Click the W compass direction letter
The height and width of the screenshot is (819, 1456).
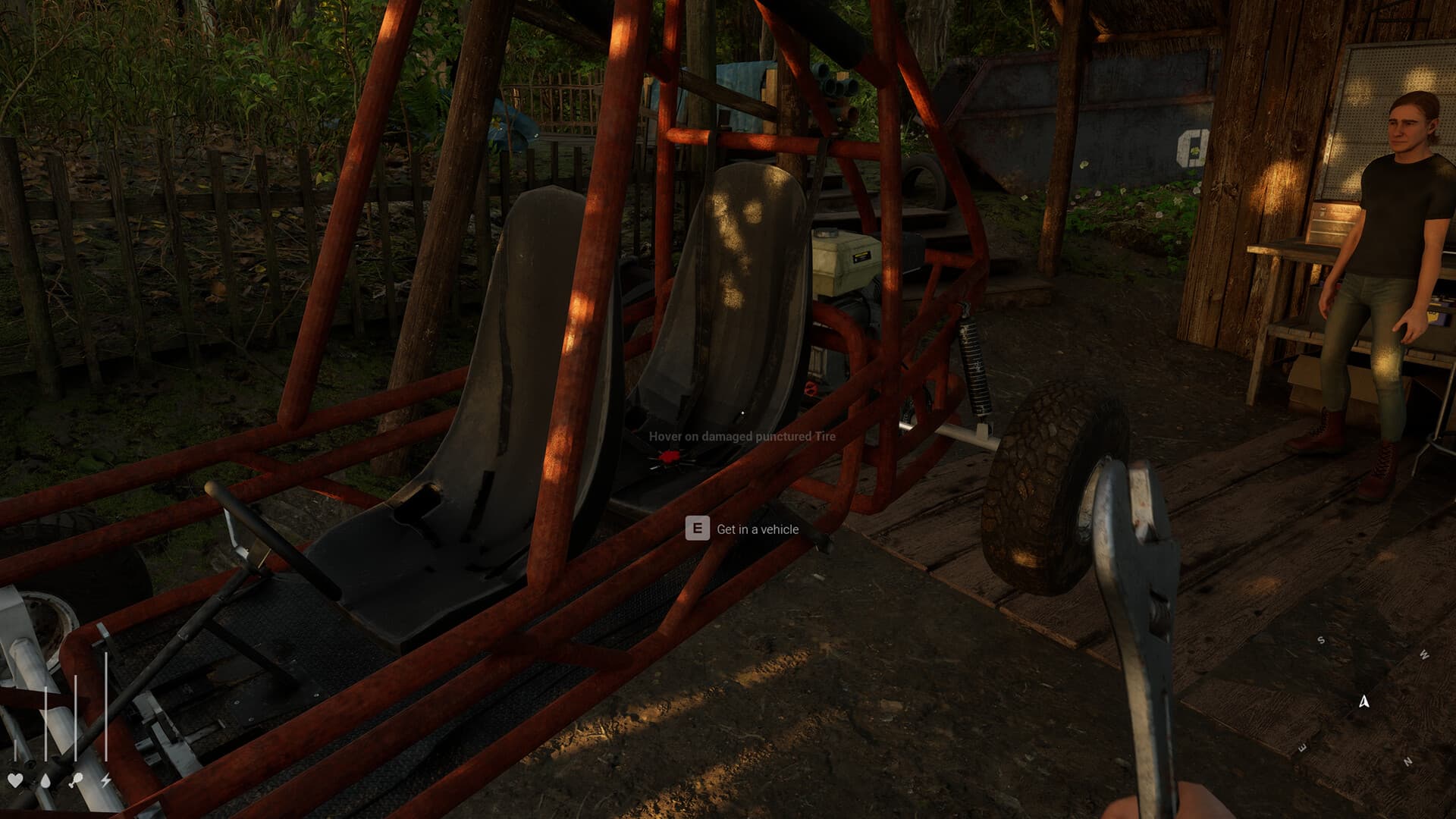pyautogui.click(x=1423, y=654)
